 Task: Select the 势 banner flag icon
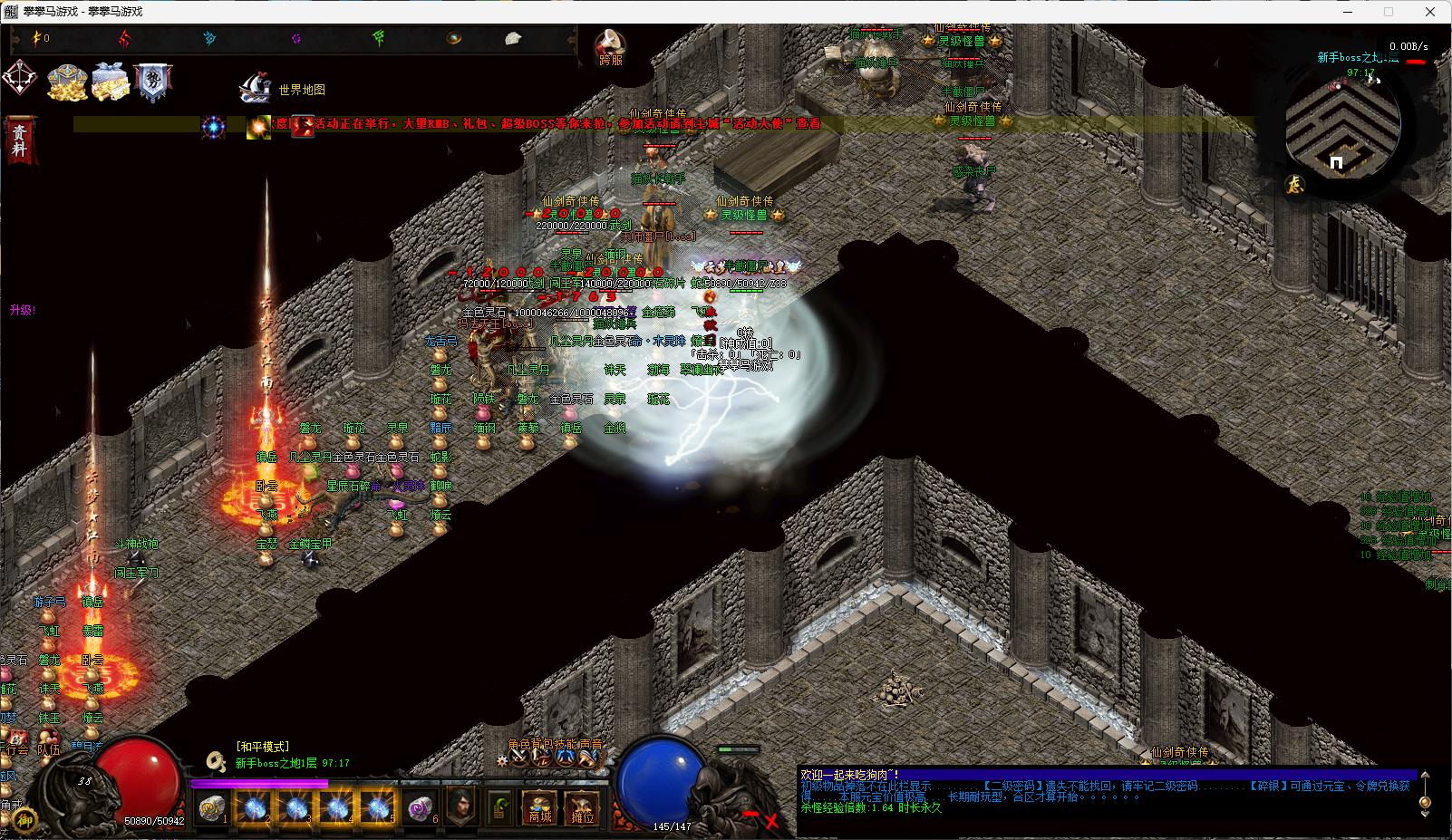(152, 82)
